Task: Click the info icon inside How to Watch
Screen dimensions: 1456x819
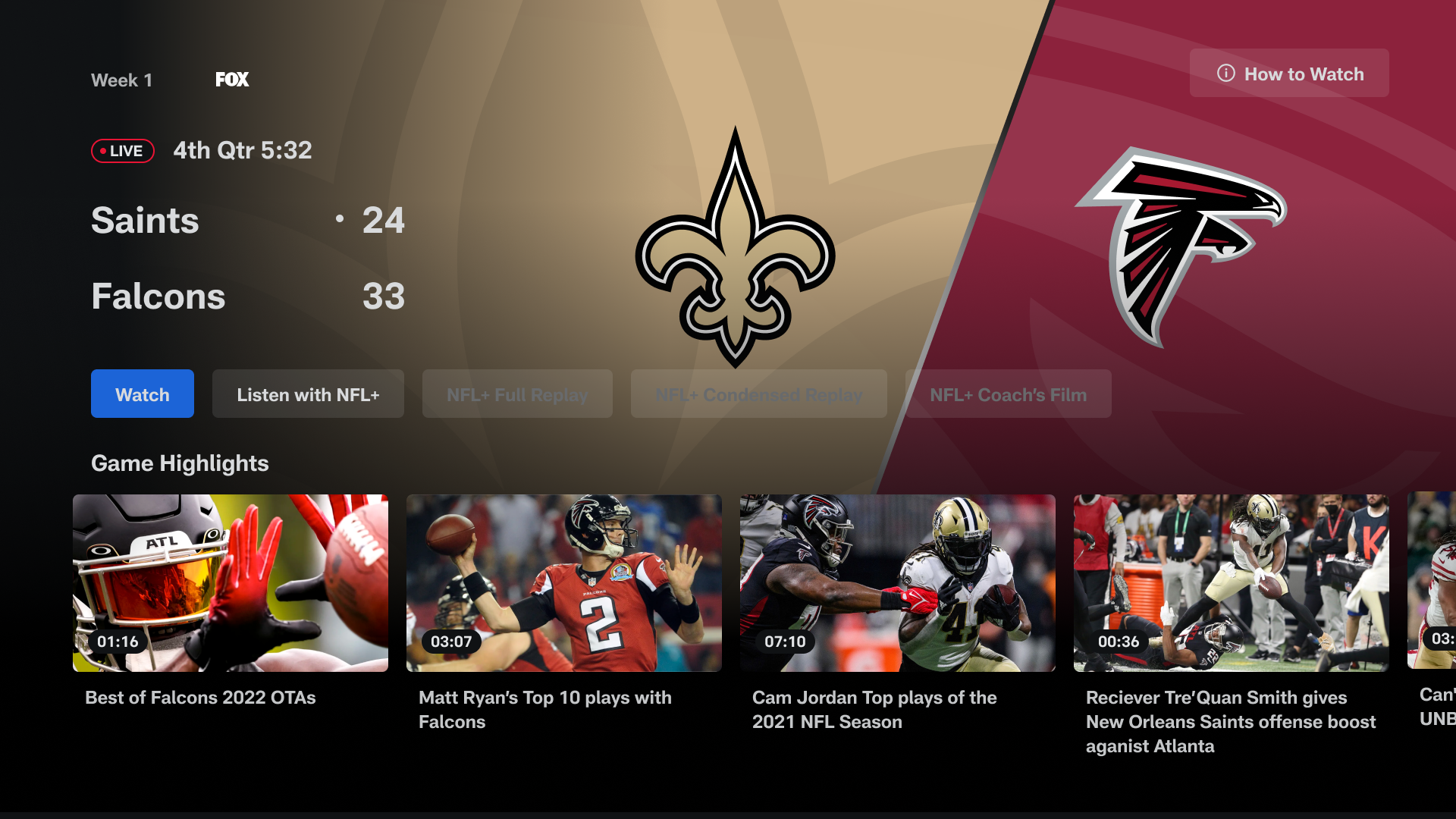Action: click(x=1226, y=74)
